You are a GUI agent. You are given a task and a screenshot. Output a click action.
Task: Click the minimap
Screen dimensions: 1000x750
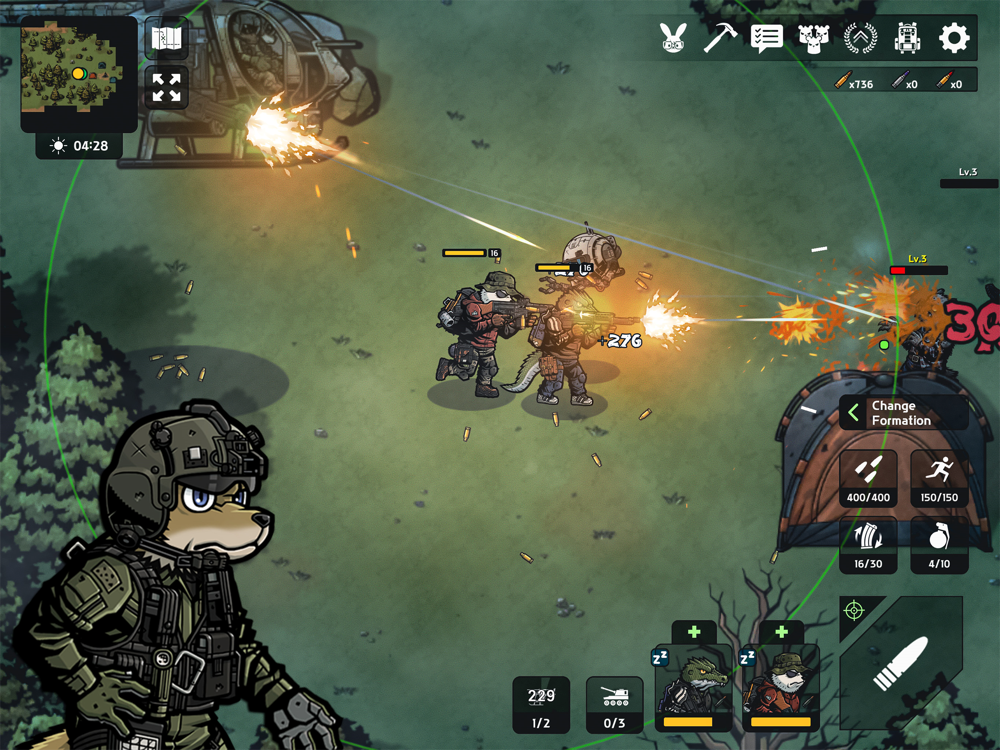[x=78, y=72]
